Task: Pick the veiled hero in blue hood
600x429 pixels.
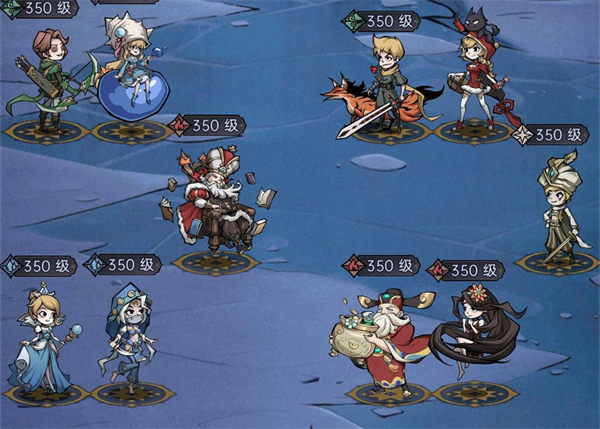Action: [128, 340]
